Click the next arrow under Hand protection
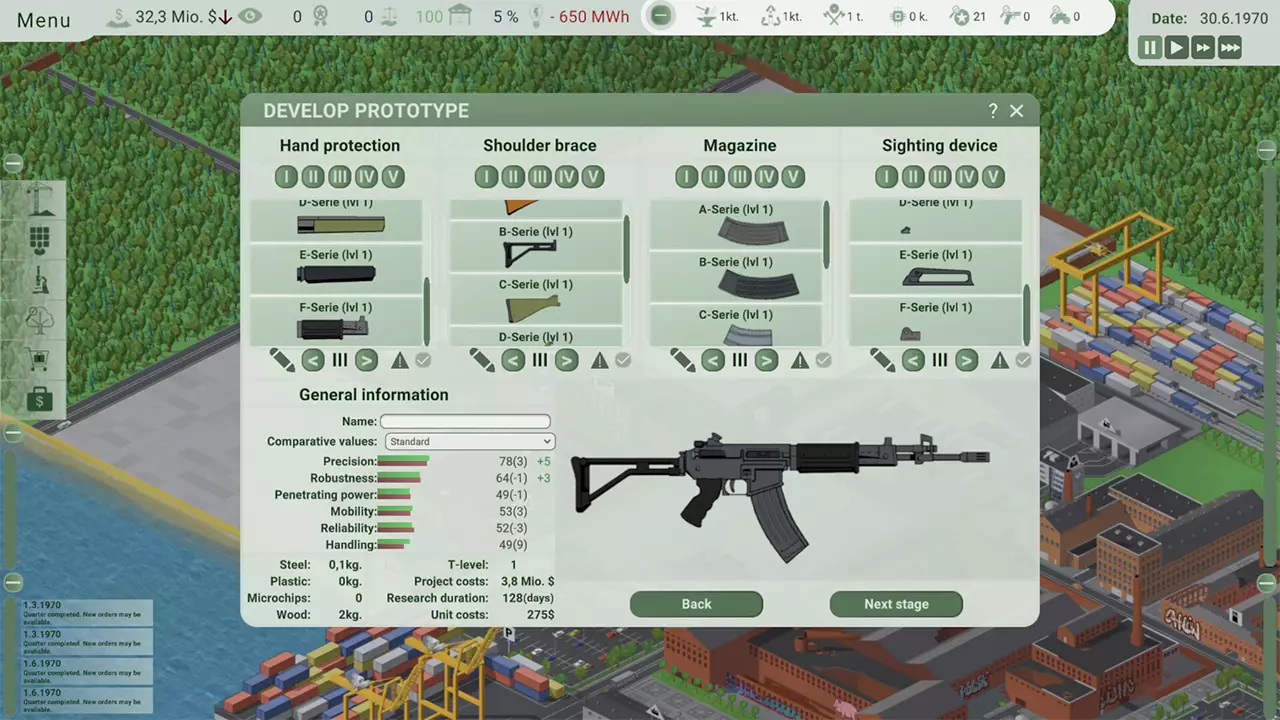1280x720 pixels. click(365, 360)
